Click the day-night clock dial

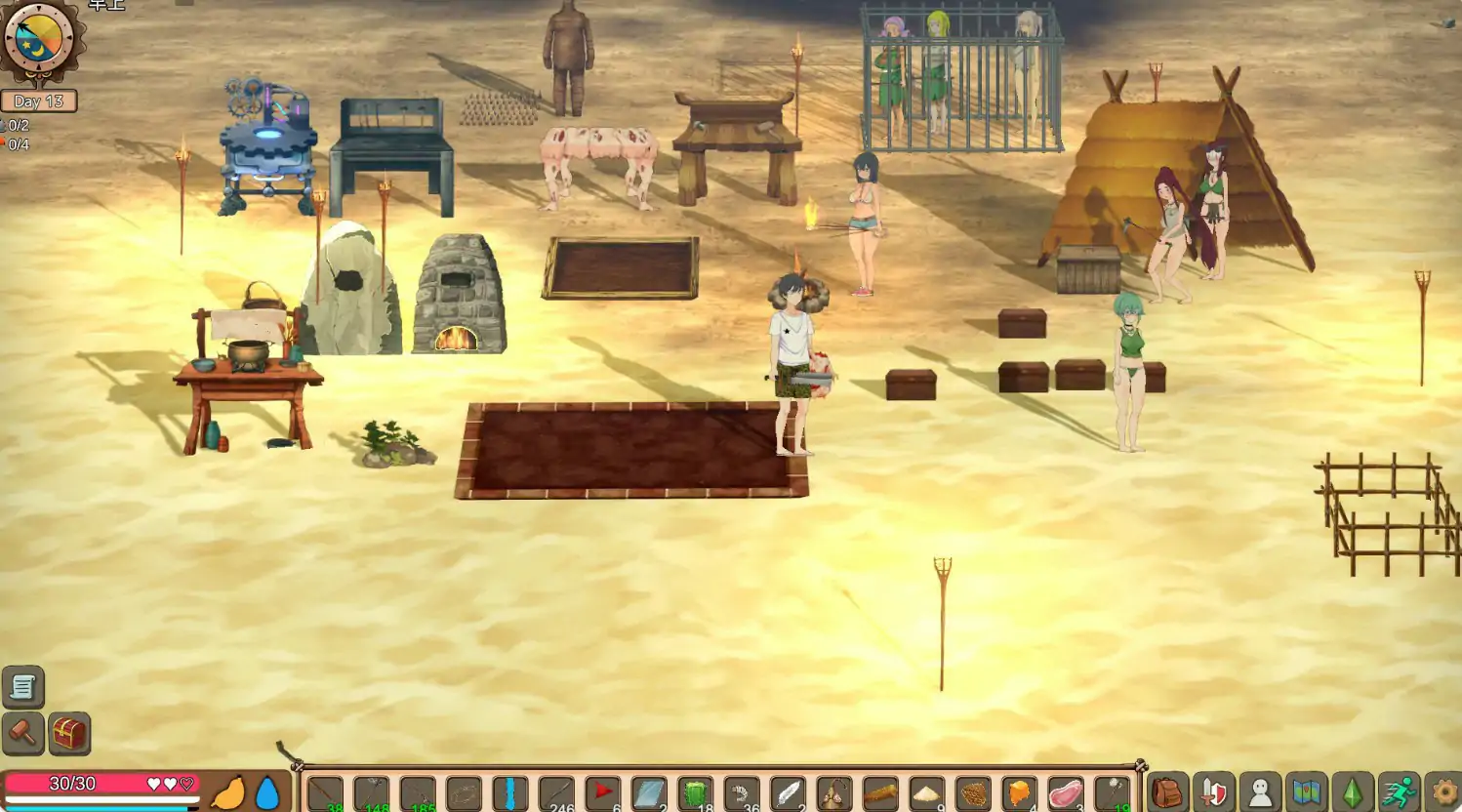coord(39,41)
